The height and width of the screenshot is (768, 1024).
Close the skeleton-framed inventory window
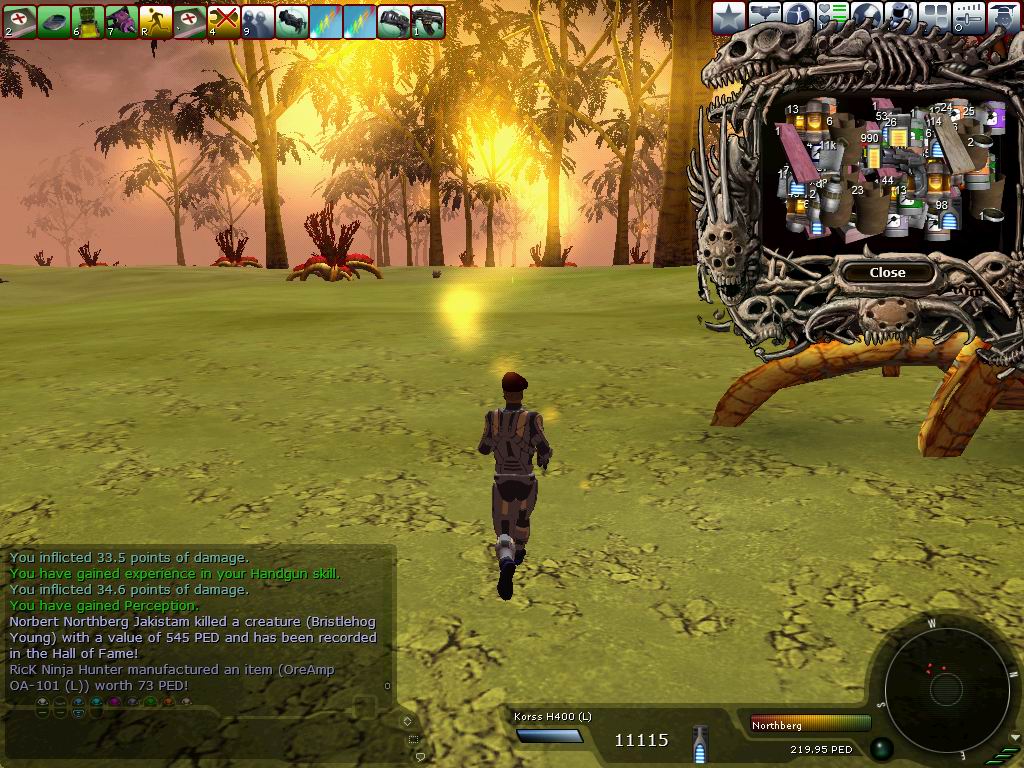(x=887, y=272)
